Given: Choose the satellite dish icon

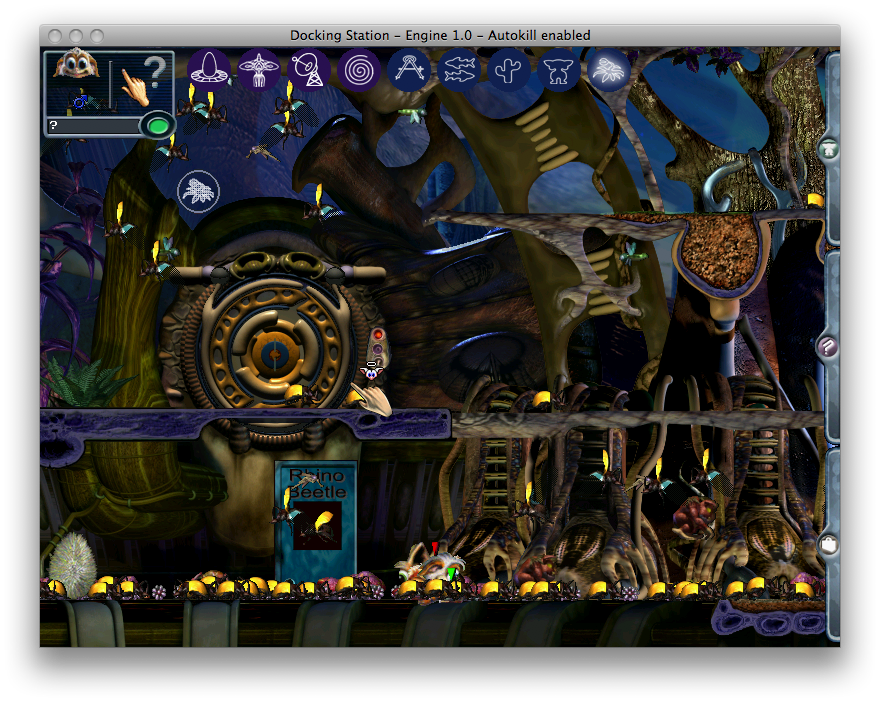Looking at the screenshot, I should pyautogui.click(x=309, y=70).
